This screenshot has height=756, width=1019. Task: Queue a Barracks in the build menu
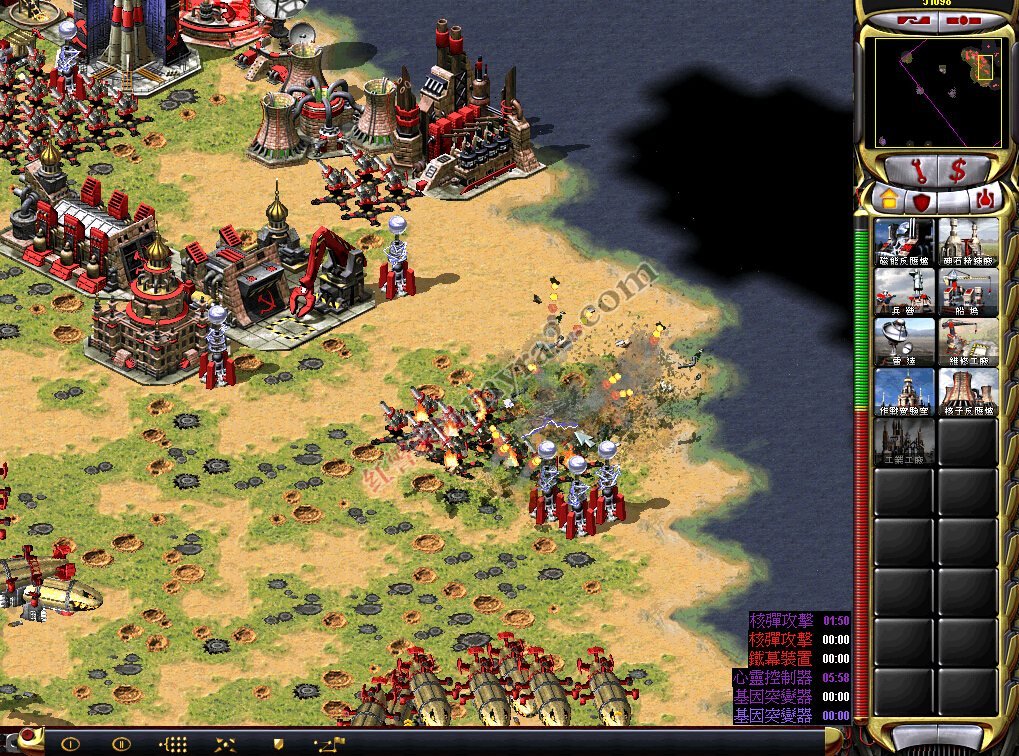[904, 291]
